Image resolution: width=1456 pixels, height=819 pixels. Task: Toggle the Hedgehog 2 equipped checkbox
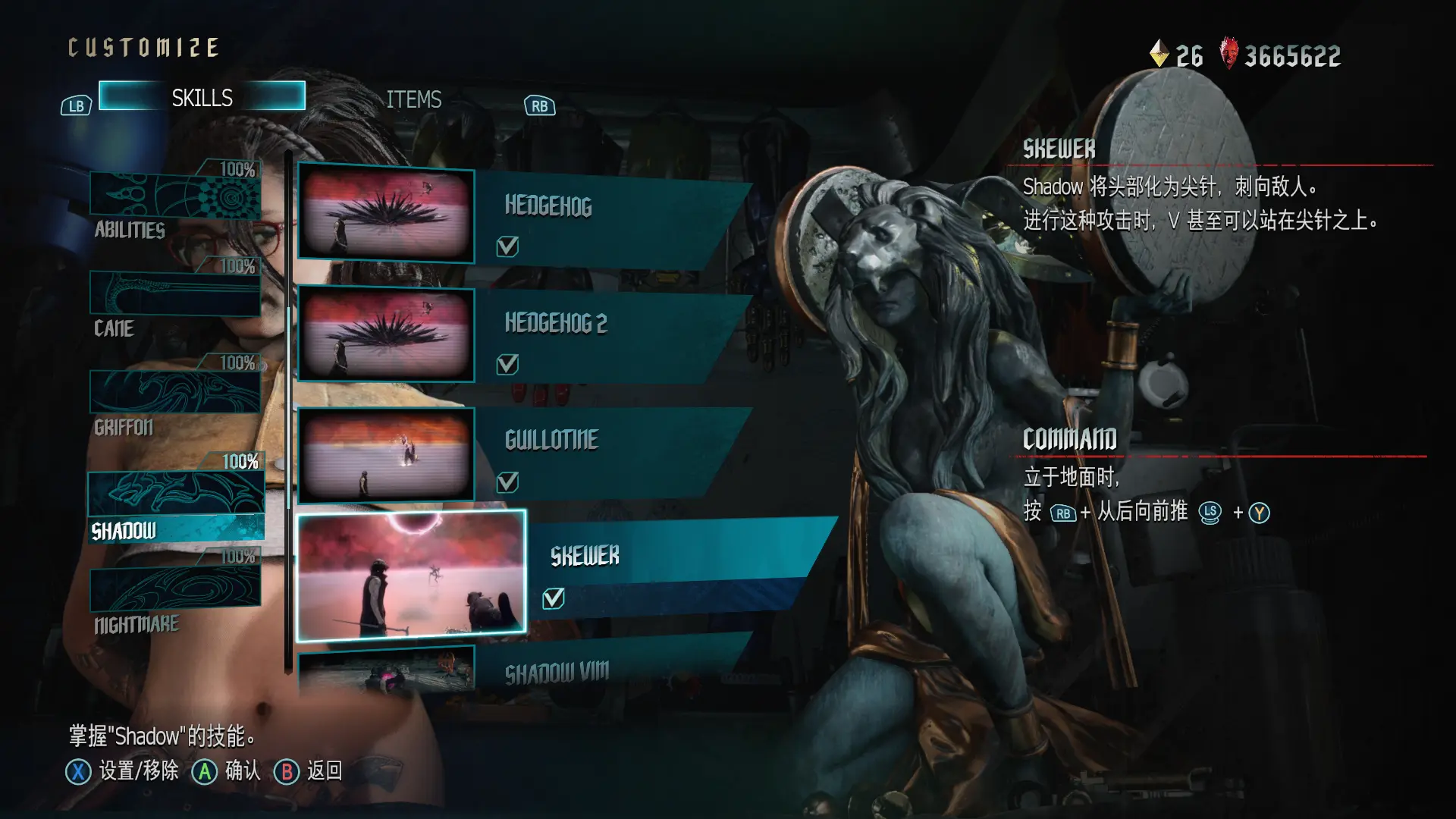point(507,365)
